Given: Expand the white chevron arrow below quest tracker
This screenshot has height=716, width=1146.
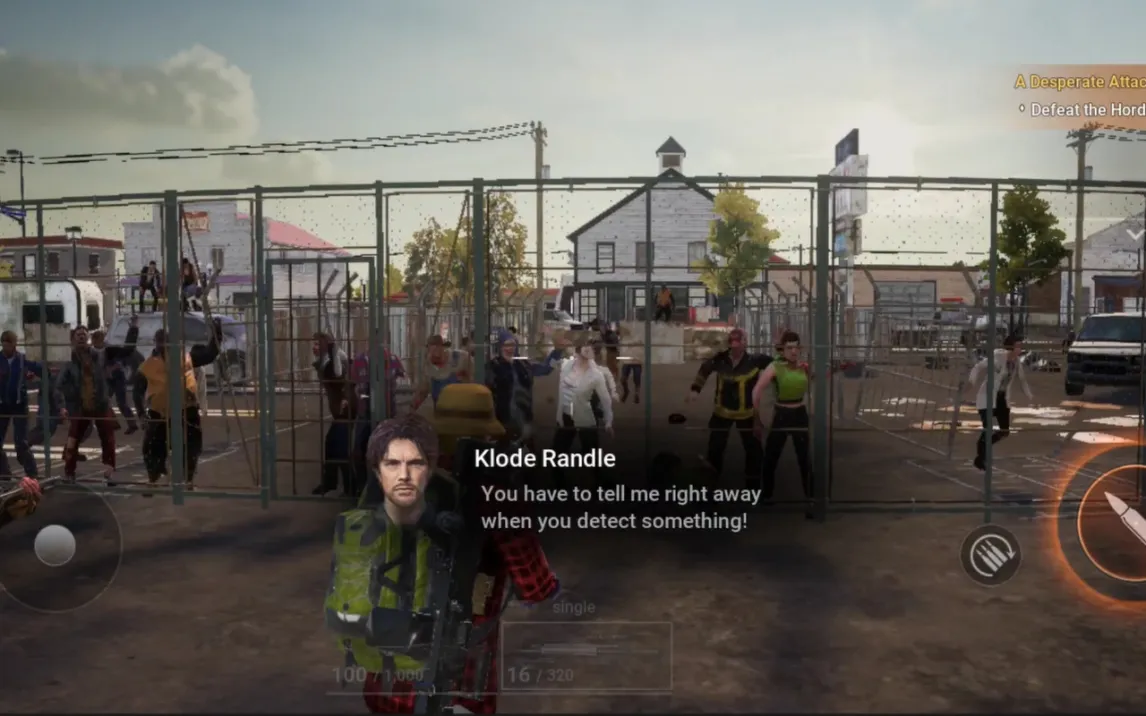Looking at the screenshot, I should 1135,234.
